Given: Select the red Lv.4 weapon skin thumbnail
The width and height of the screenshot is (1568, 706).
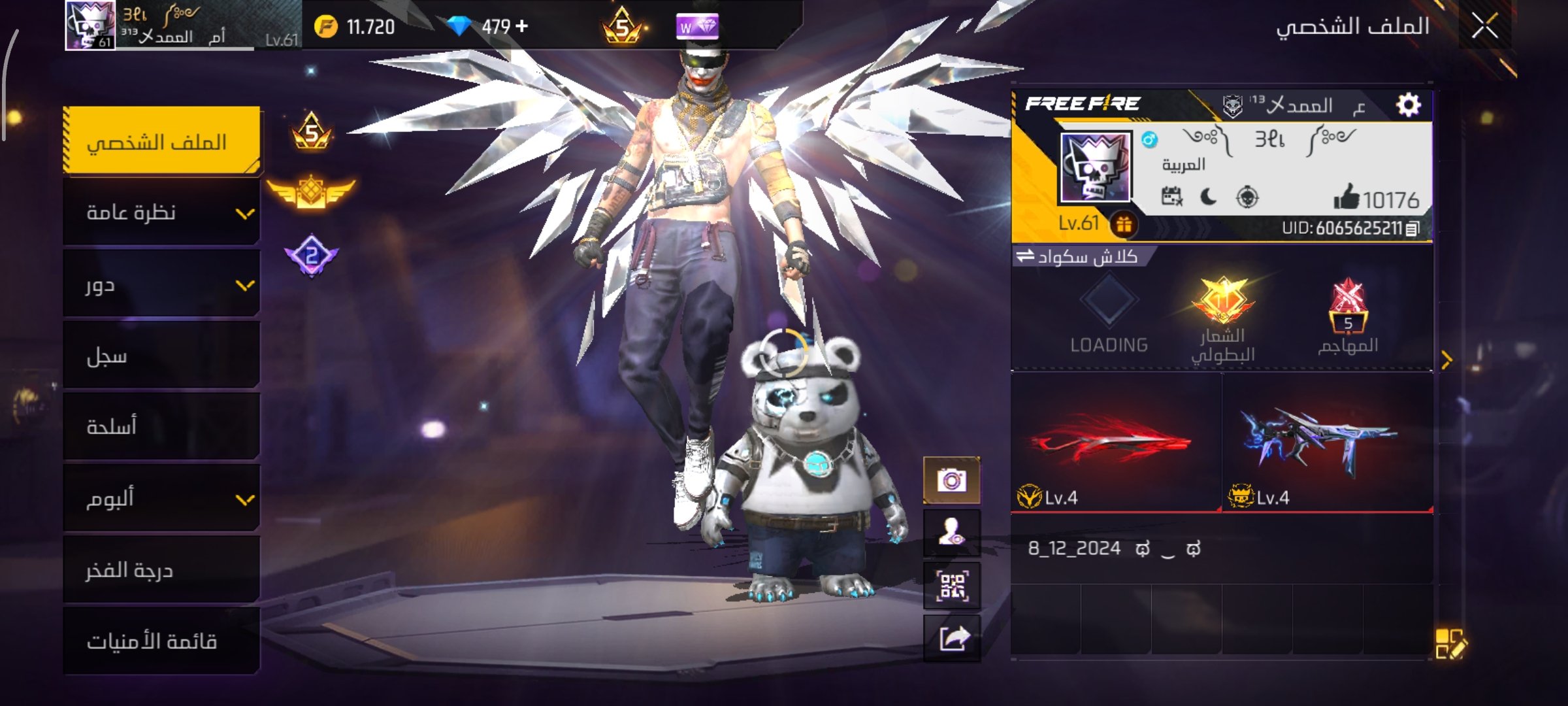Looking at the screenshot, I should click(1116, 443).
